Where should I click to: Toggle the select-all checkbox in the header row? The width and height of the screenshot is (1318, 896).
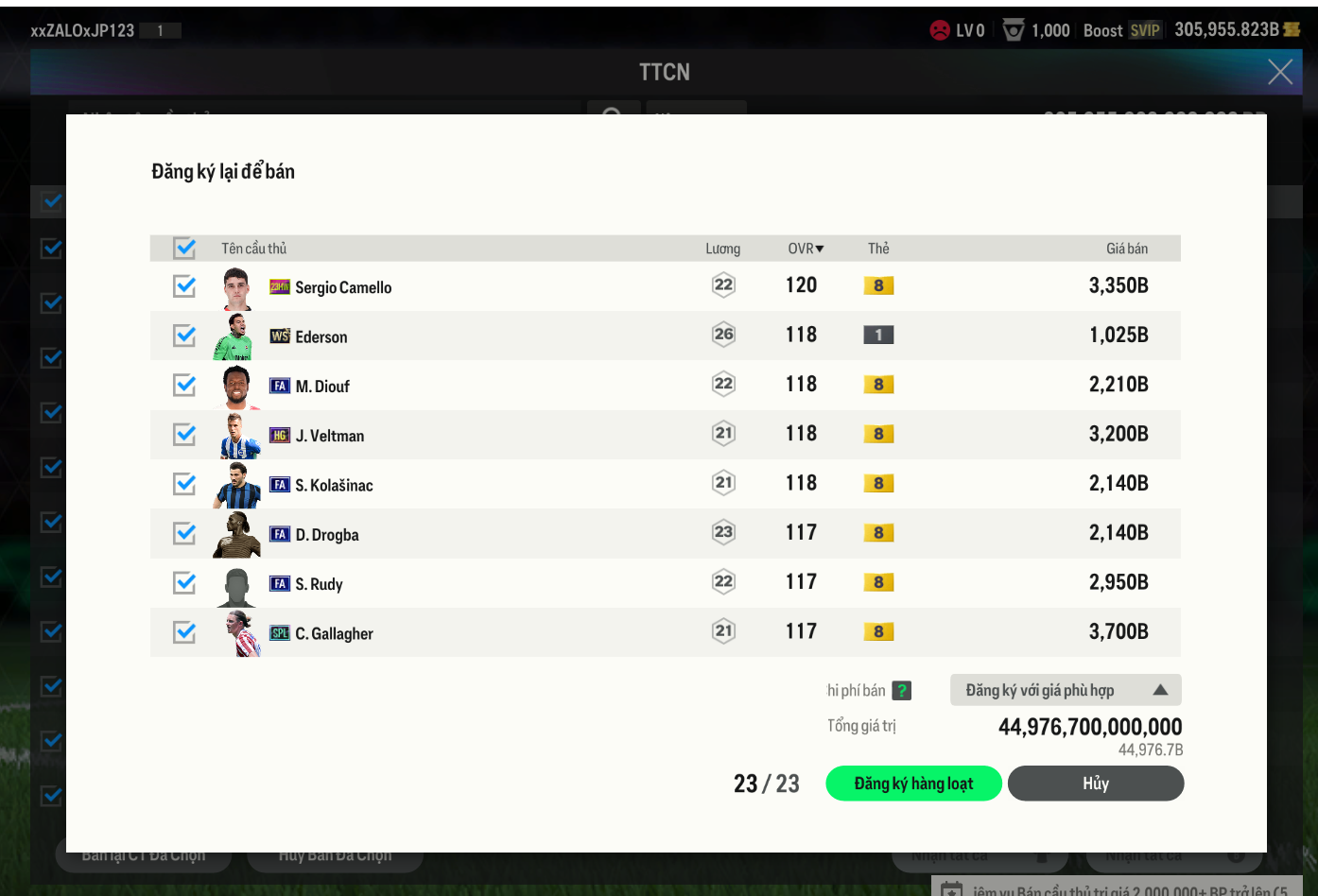[184, 248]
